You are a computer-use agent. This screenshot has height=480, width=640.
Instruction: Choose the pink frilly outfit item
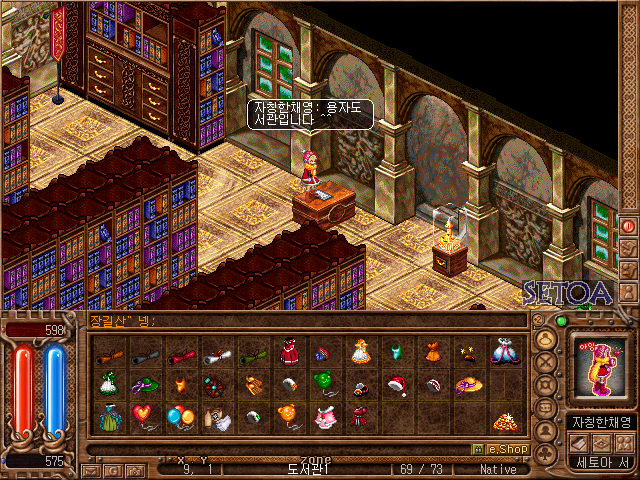pos(324,417)
